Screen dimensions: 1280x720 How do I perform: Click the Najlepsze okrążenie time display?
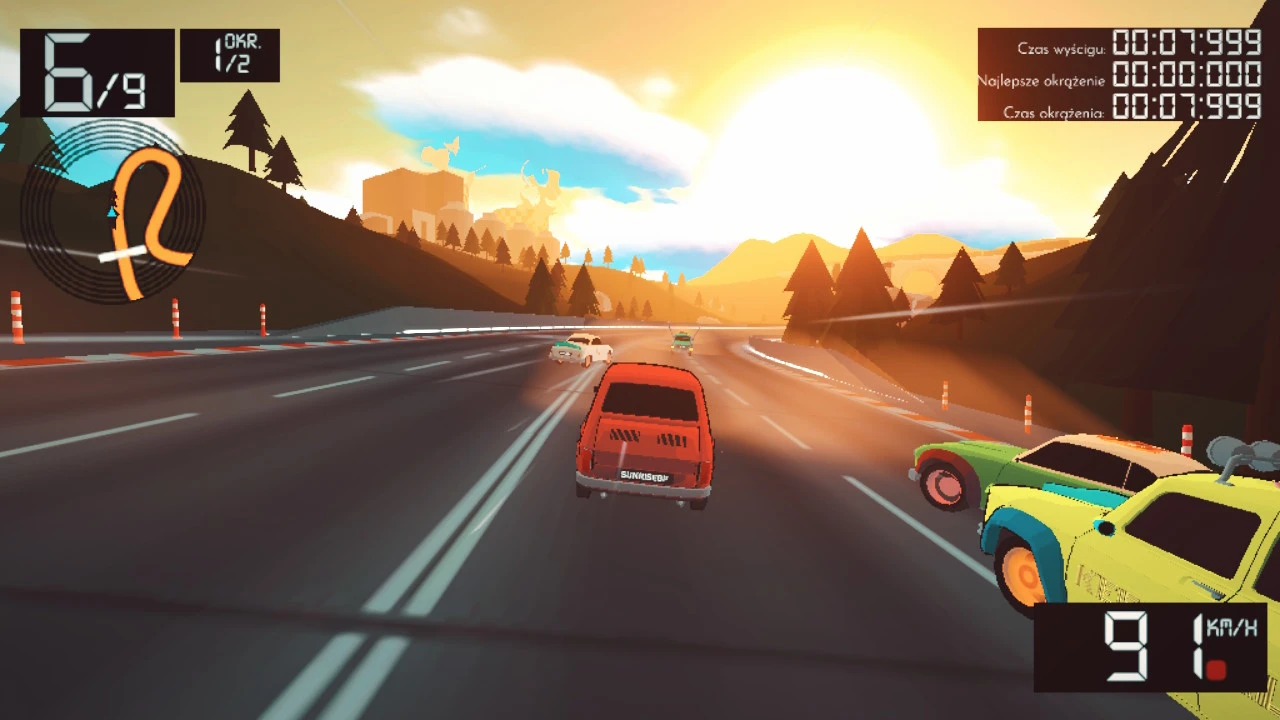tap(1187, 73)
